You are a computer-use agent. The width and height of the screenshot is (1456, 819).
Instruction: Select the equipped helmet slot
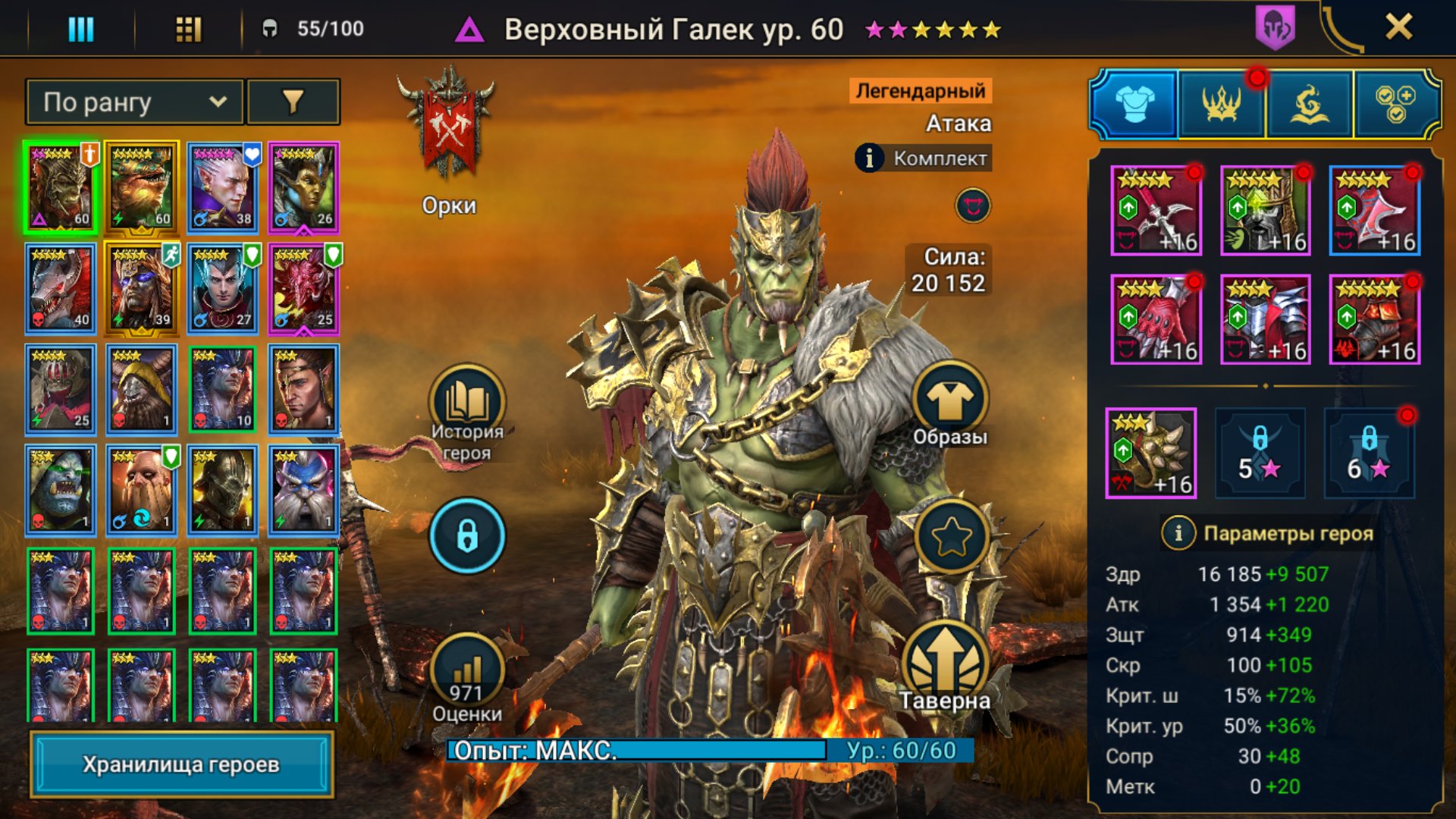coord(1265,210)
